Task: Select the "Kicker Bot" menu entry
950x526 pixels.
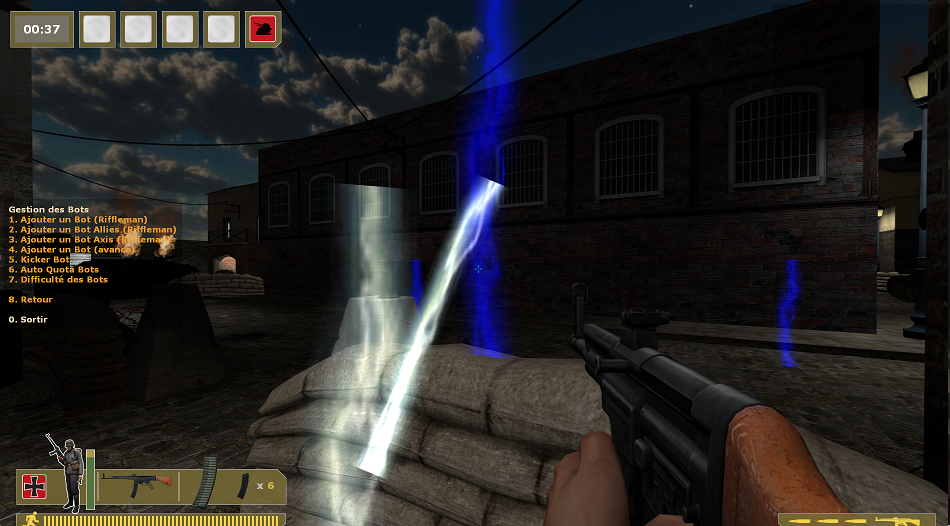Action: click(40, 259)
